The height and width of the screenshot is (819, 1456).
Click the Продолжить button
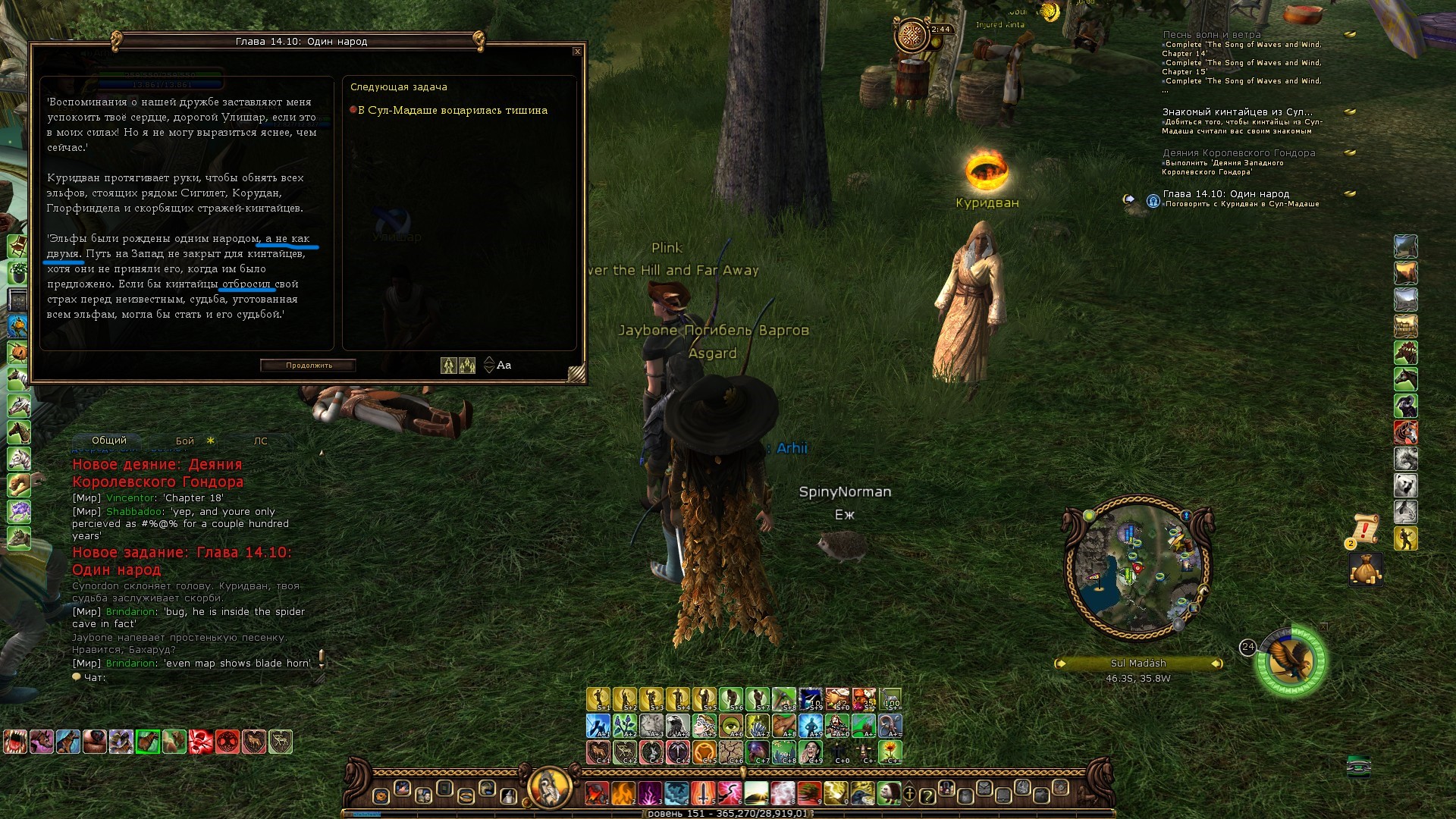[x=309, y=366]
